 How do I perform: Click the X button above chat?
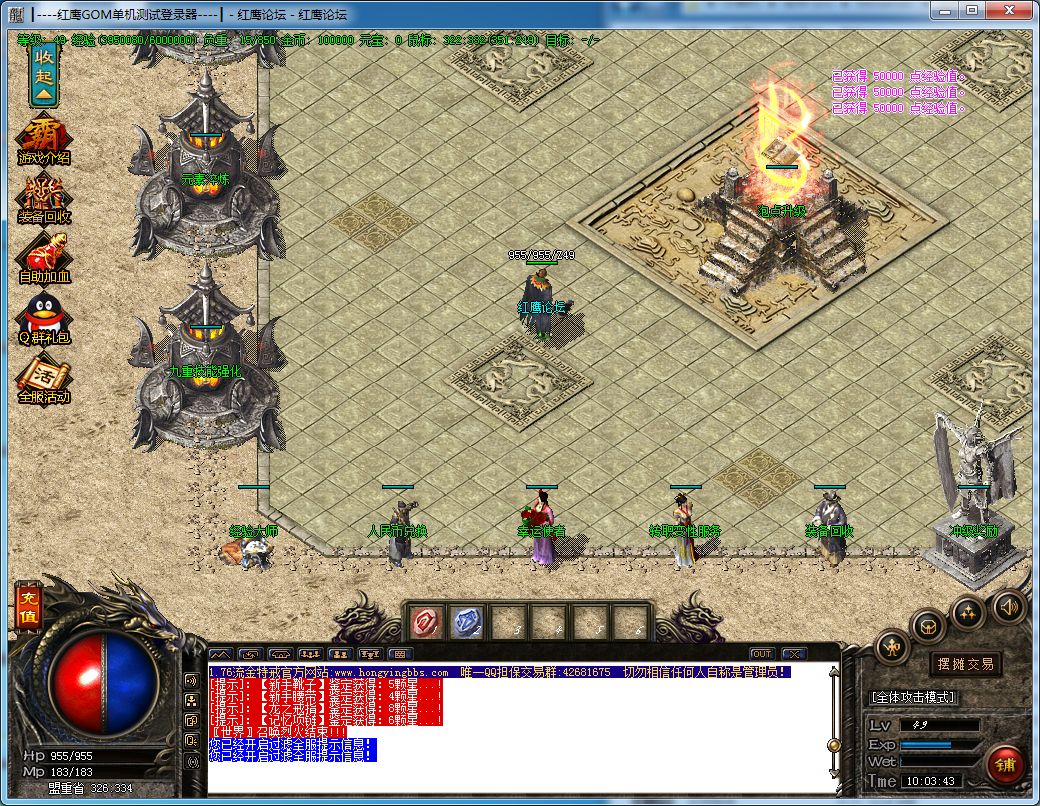[793, 654]
